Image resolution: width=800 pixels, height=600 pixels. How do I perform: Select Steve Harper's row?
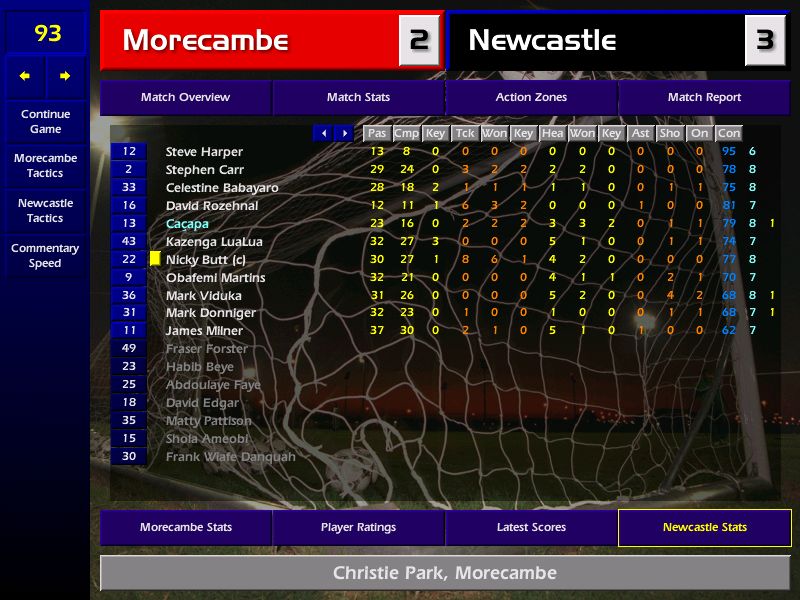pos(204,152)
